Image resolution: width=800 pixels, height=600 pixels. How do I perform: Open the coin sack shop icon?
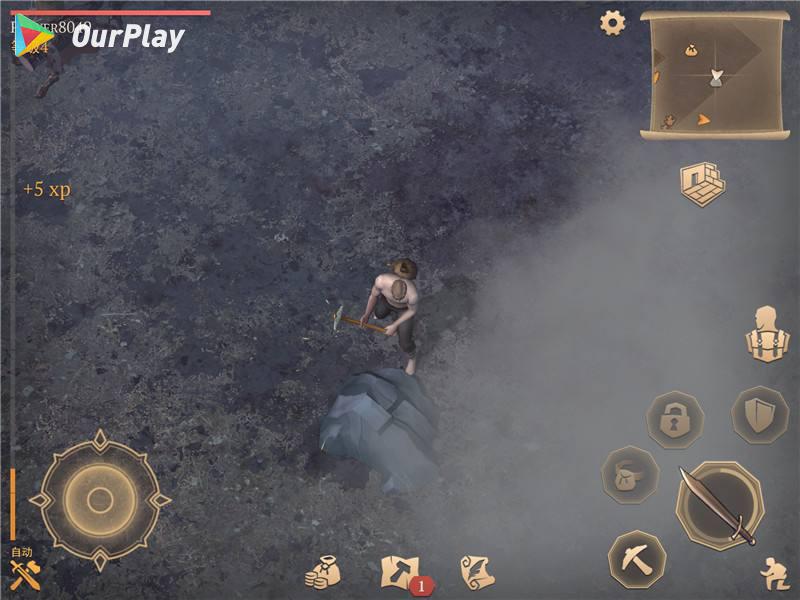pyautogui.click(x=323, y=572)
